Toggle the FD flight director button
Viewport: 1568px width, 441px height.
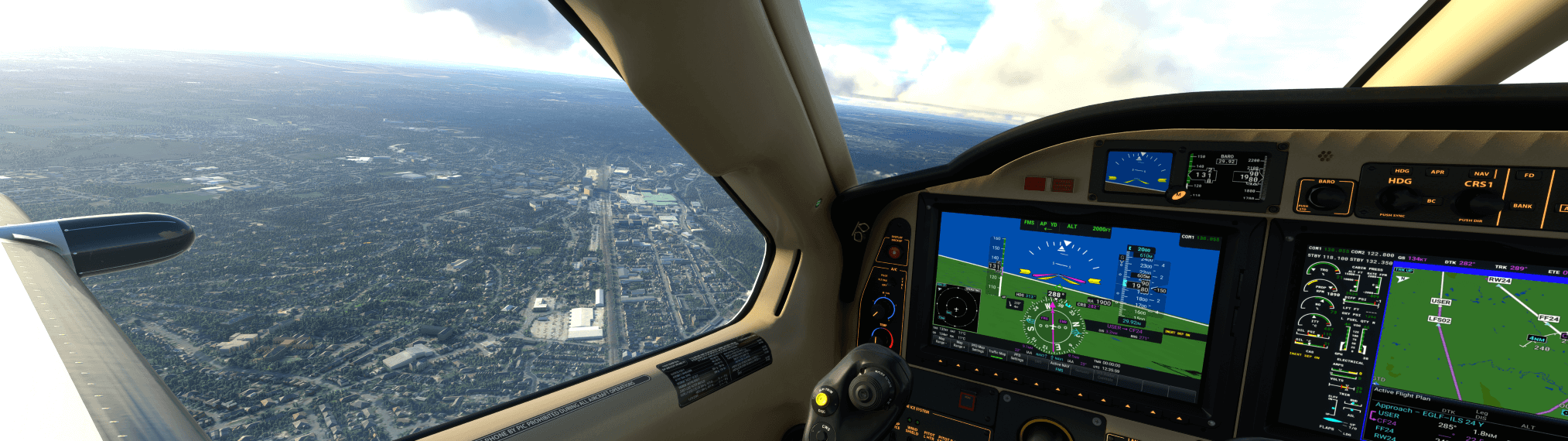(x=1529, y=176)
